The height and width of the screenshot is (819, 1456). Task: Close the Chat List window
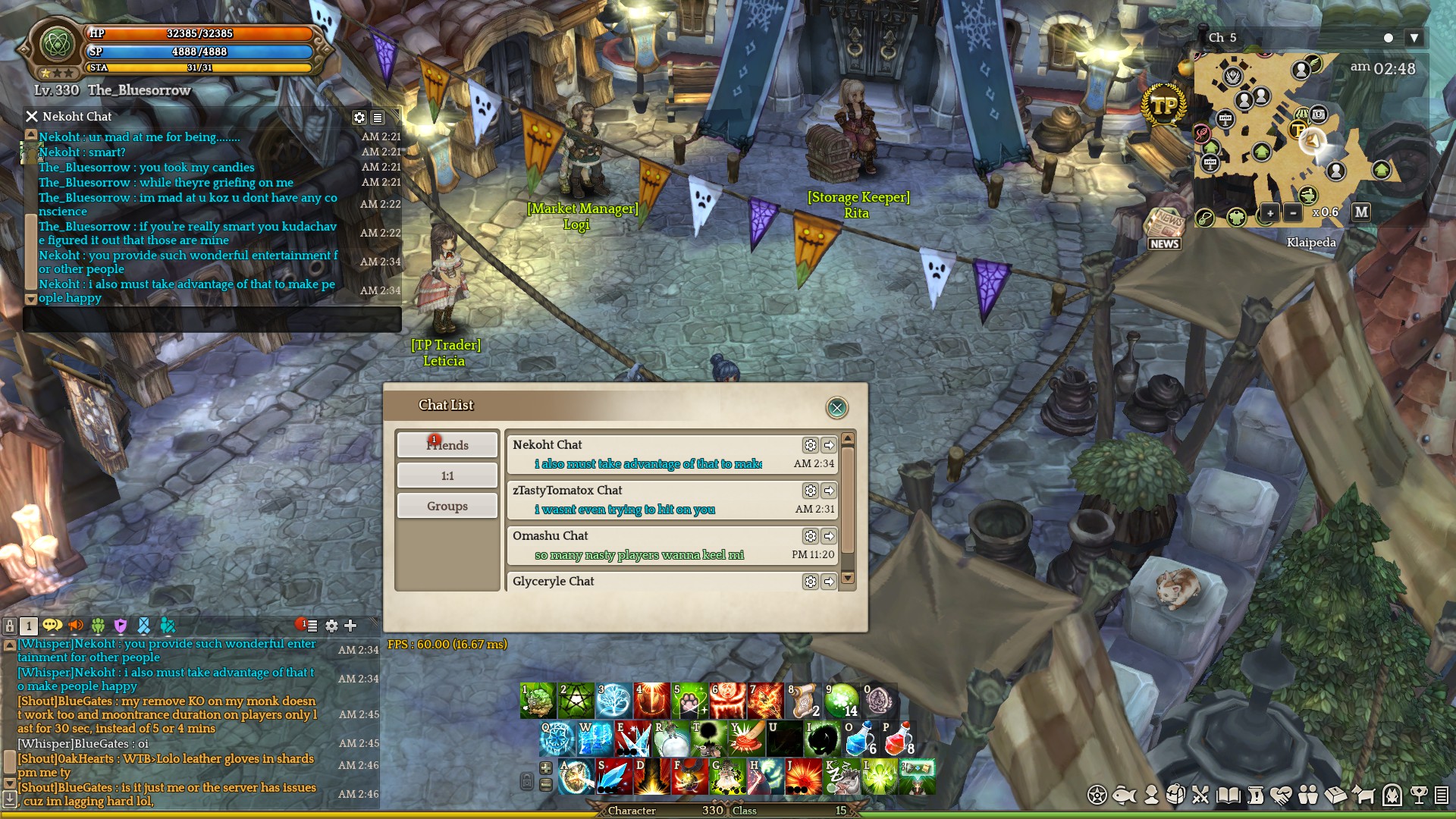[x=836, y=408]
